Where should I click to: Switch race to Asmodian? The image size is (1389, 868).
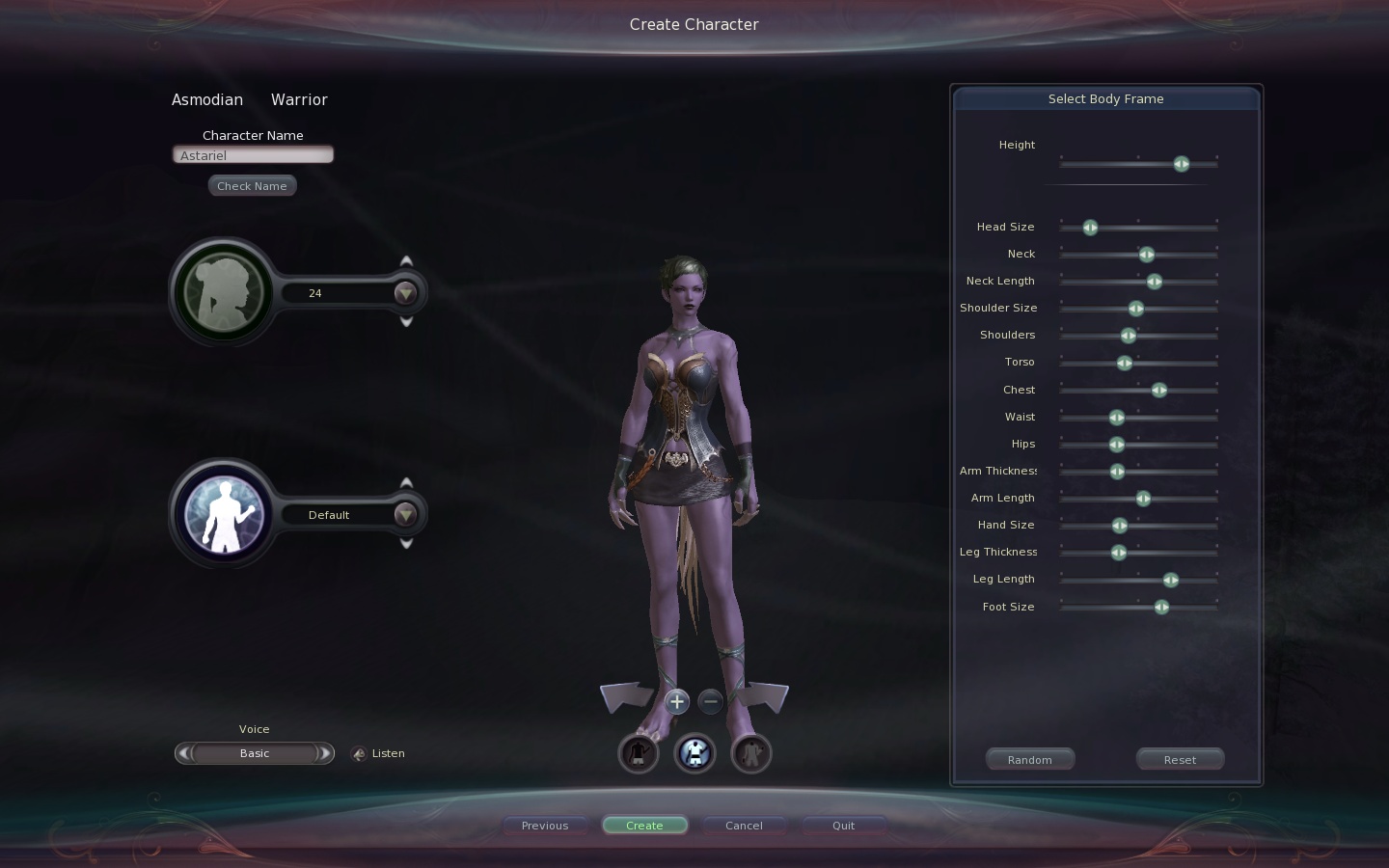(x=207, y=99)
